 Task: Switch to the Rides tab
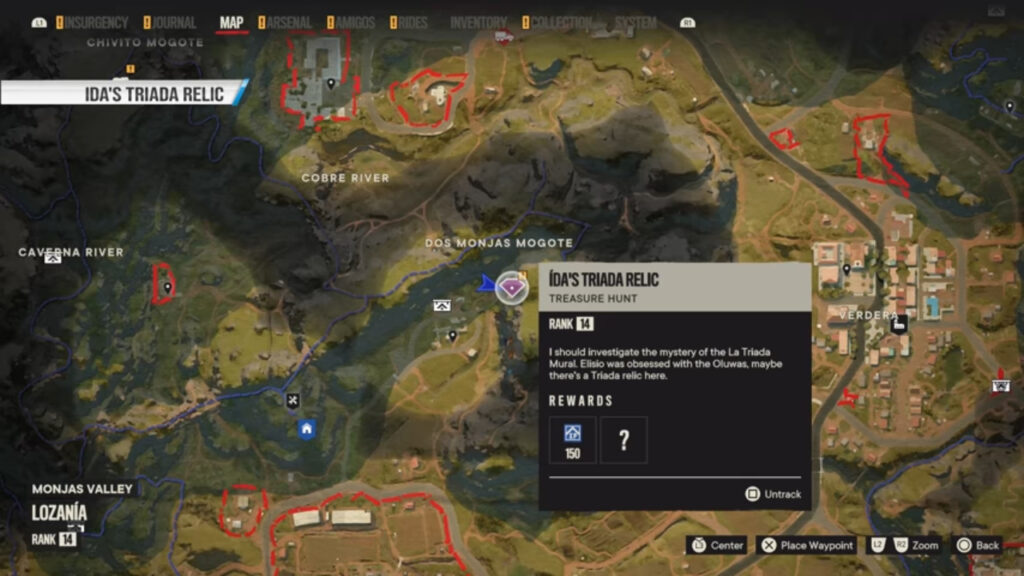pyautogui.click(x=413, y=22)
